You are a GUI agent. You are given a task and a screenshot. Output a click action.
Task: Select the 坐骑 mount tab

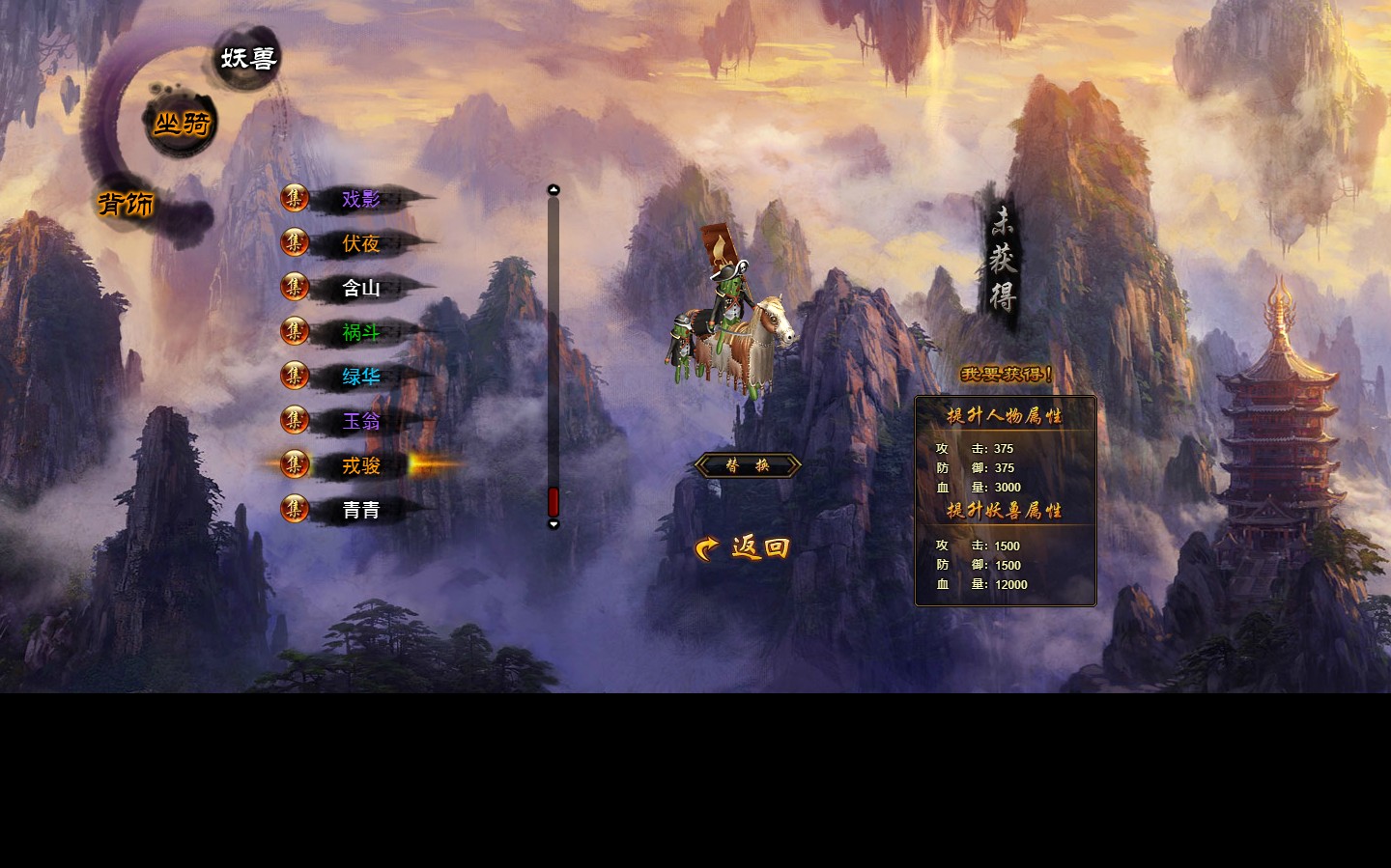[182, 124]
